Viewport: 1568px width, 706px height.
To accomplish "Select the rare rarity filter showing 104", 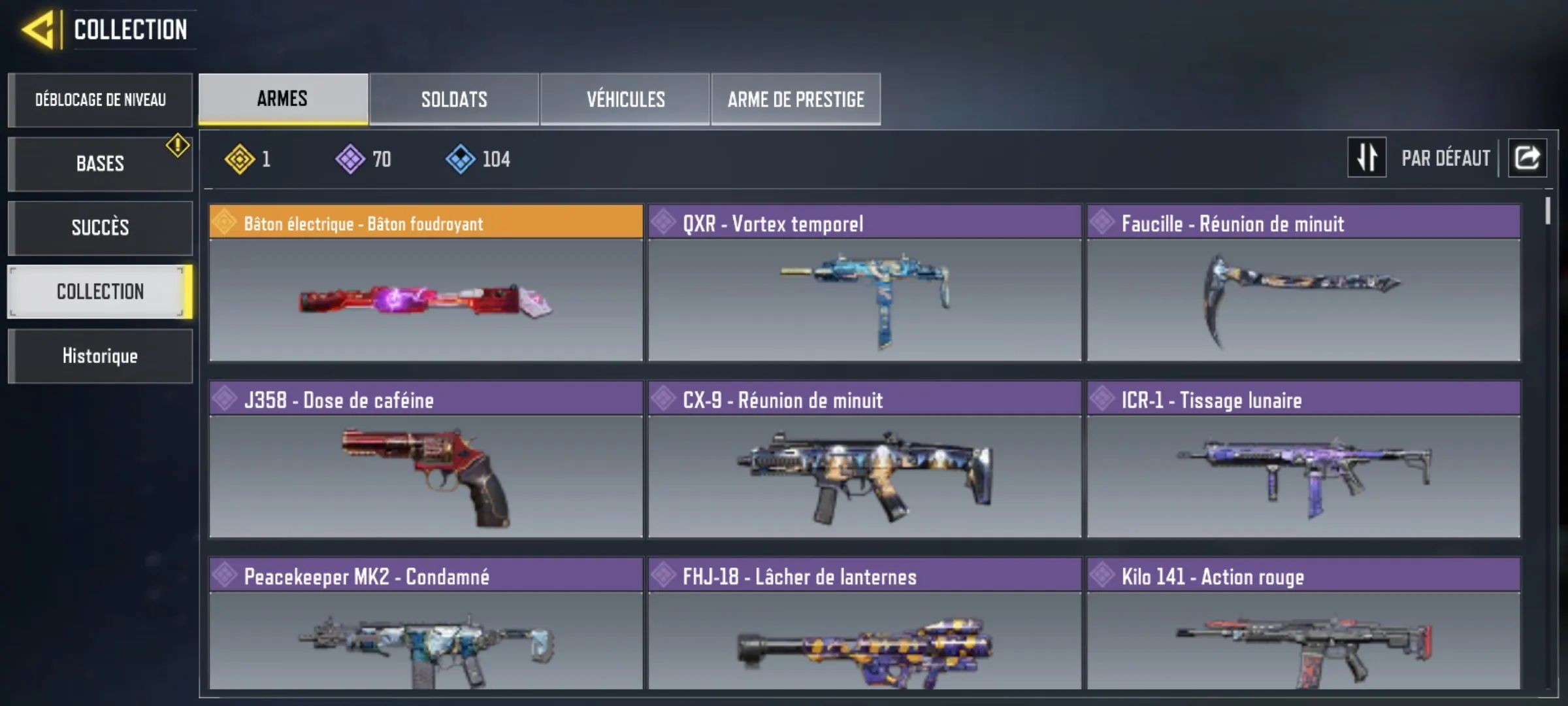I will click(463, 158).
